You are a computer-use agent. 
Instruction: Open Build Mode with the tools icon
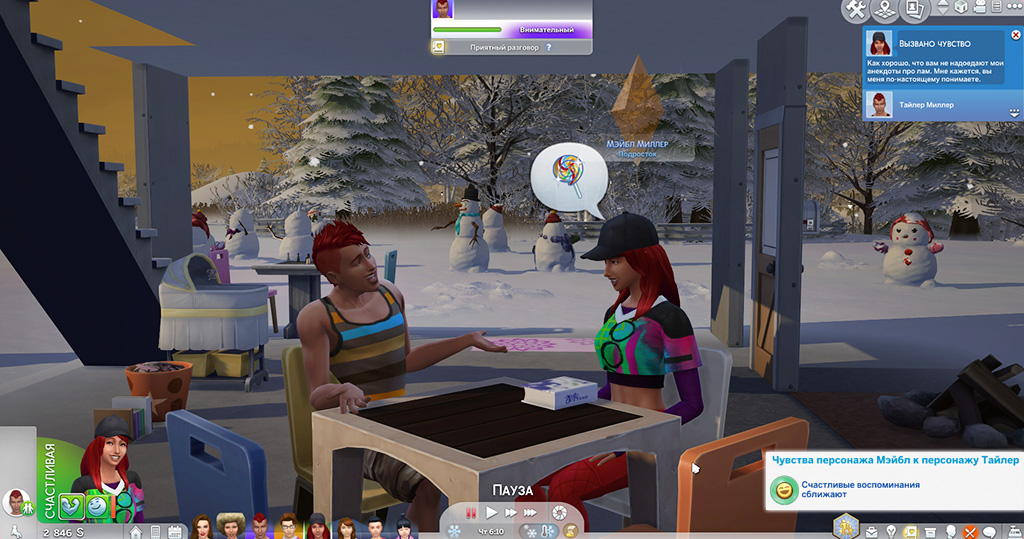(856, 10)
